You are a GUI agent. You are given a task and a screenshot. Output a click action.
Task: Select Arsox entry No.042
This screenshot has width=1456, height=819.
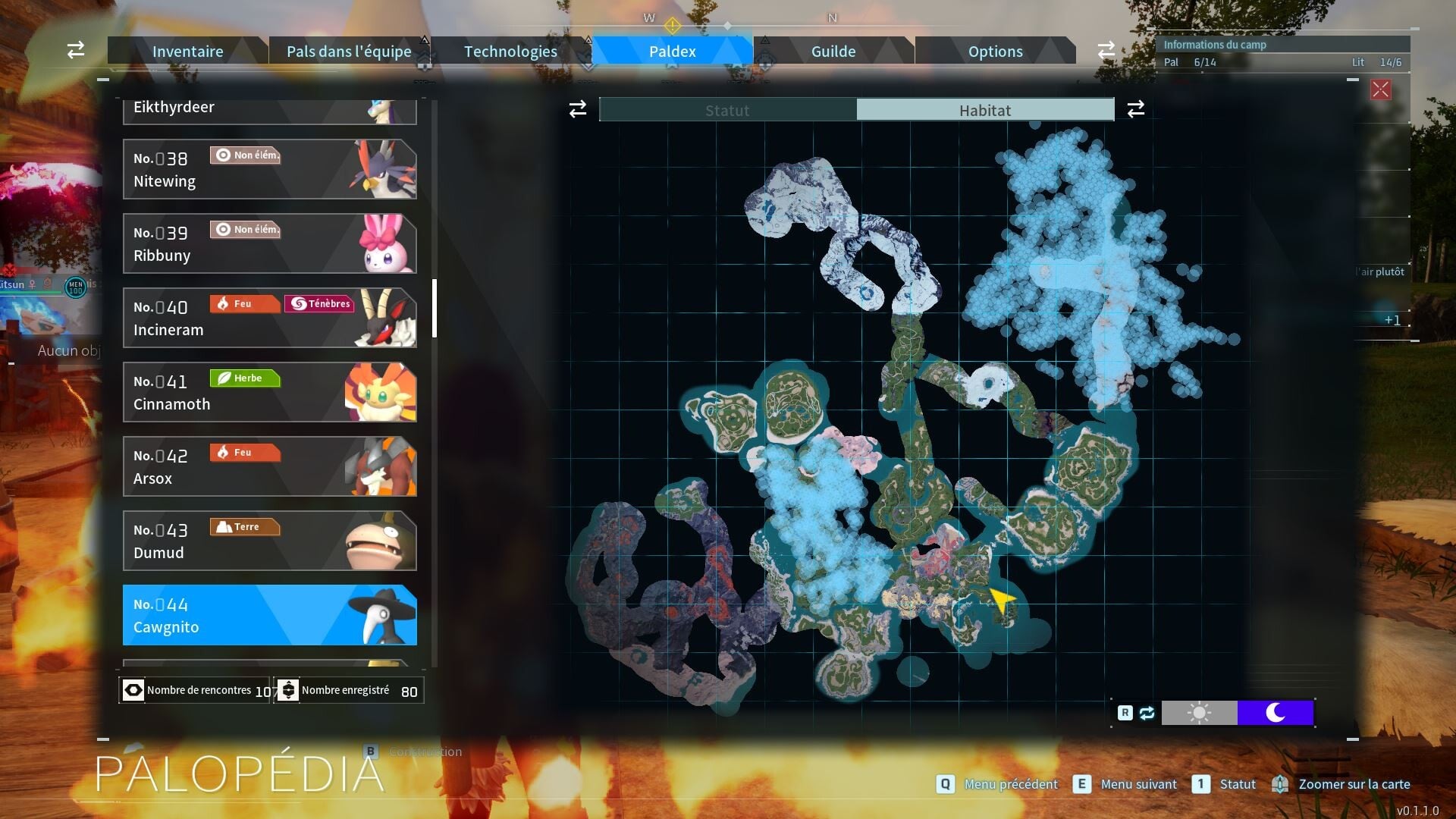click(x=269, y=466)
